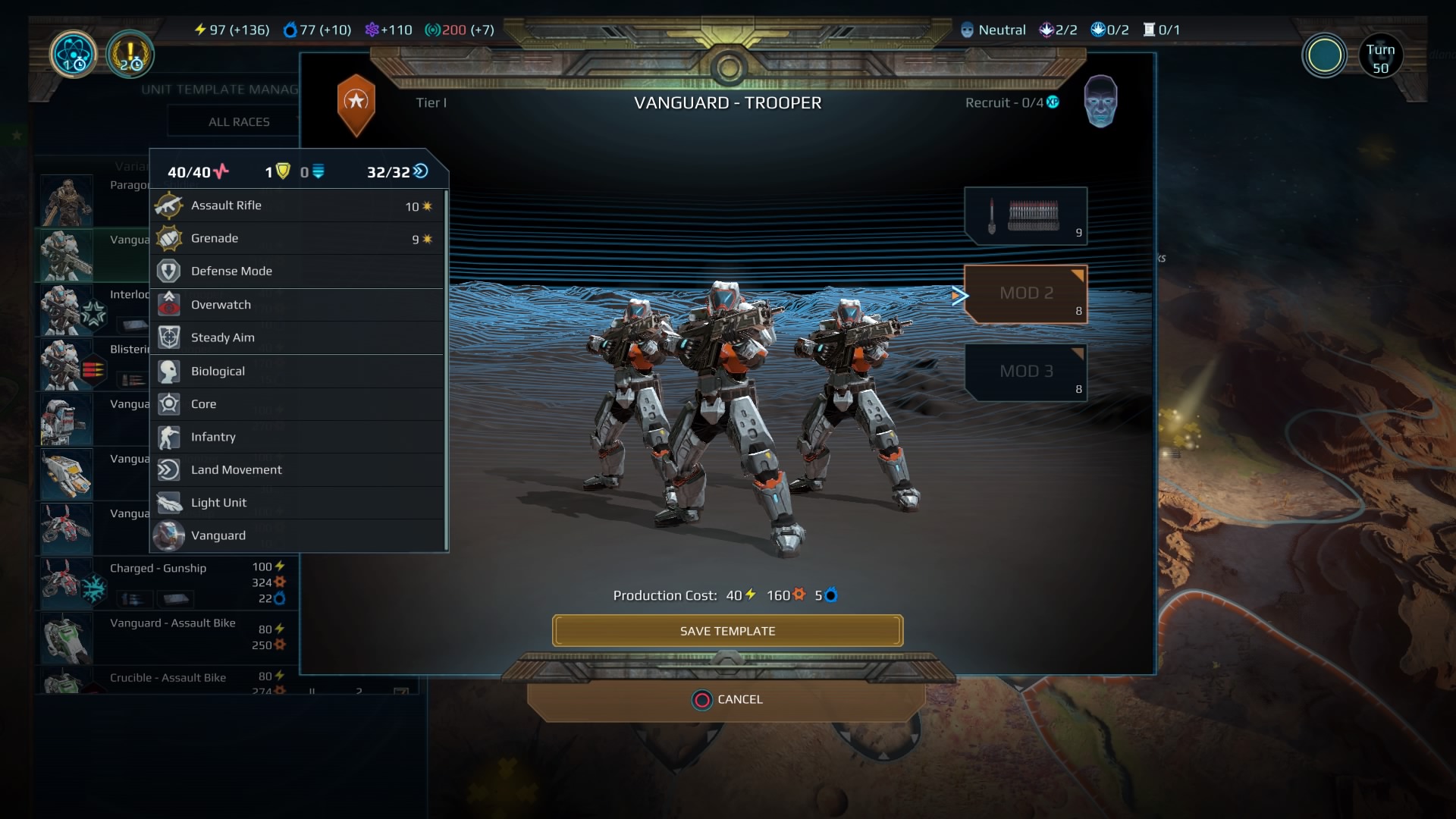Open the research atom icon
The image size is (1456, 819).
tap(74, 55)
